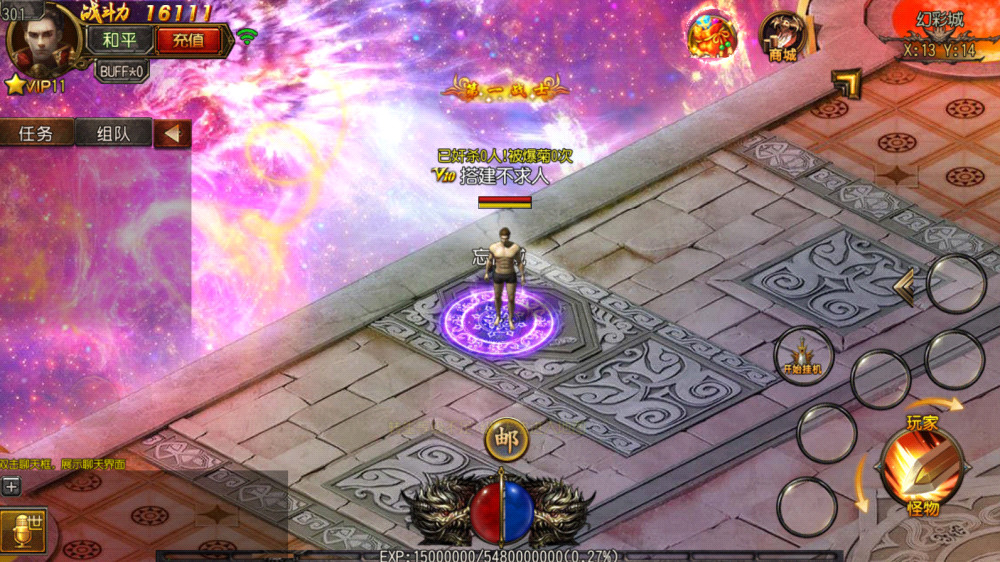The image size is (1000, 562).
Task: Switch to the 组队 team tab
Action: [x=112, y=133]
